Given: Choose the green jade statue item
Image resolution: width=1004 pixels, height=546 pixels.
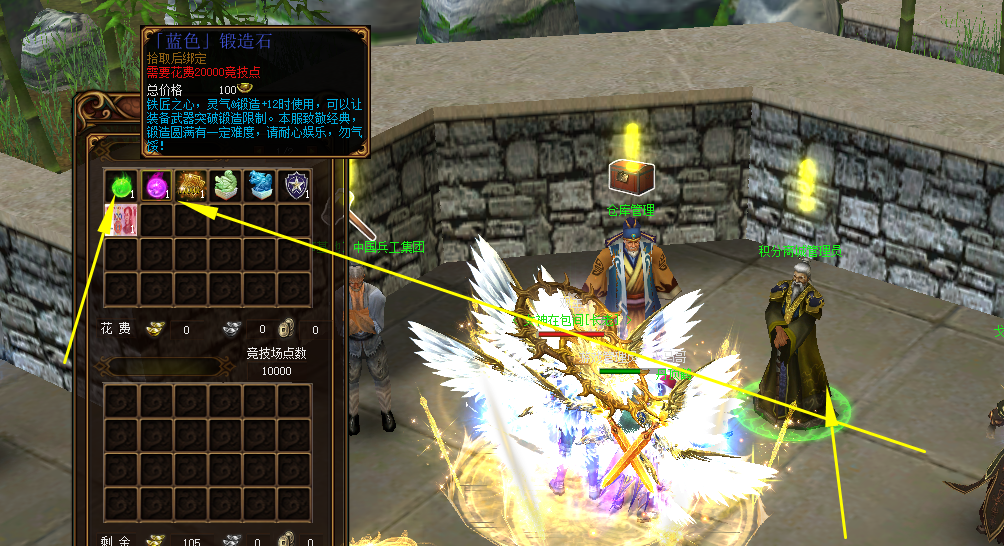Looking at the screenshot, I should 225,185.
